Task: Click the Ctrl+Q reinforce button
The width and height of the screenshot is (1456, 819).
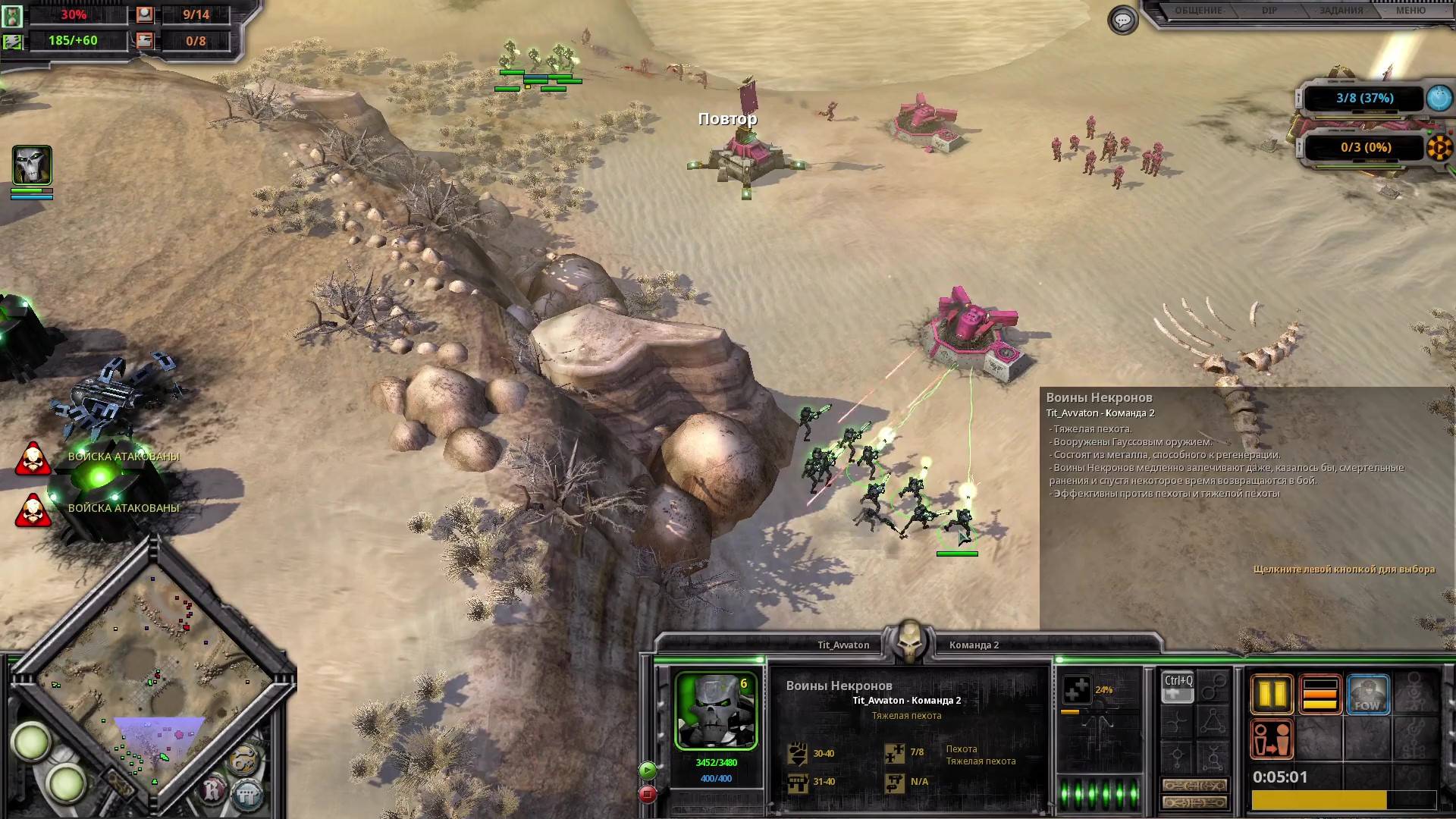Action: [1178, 686]
